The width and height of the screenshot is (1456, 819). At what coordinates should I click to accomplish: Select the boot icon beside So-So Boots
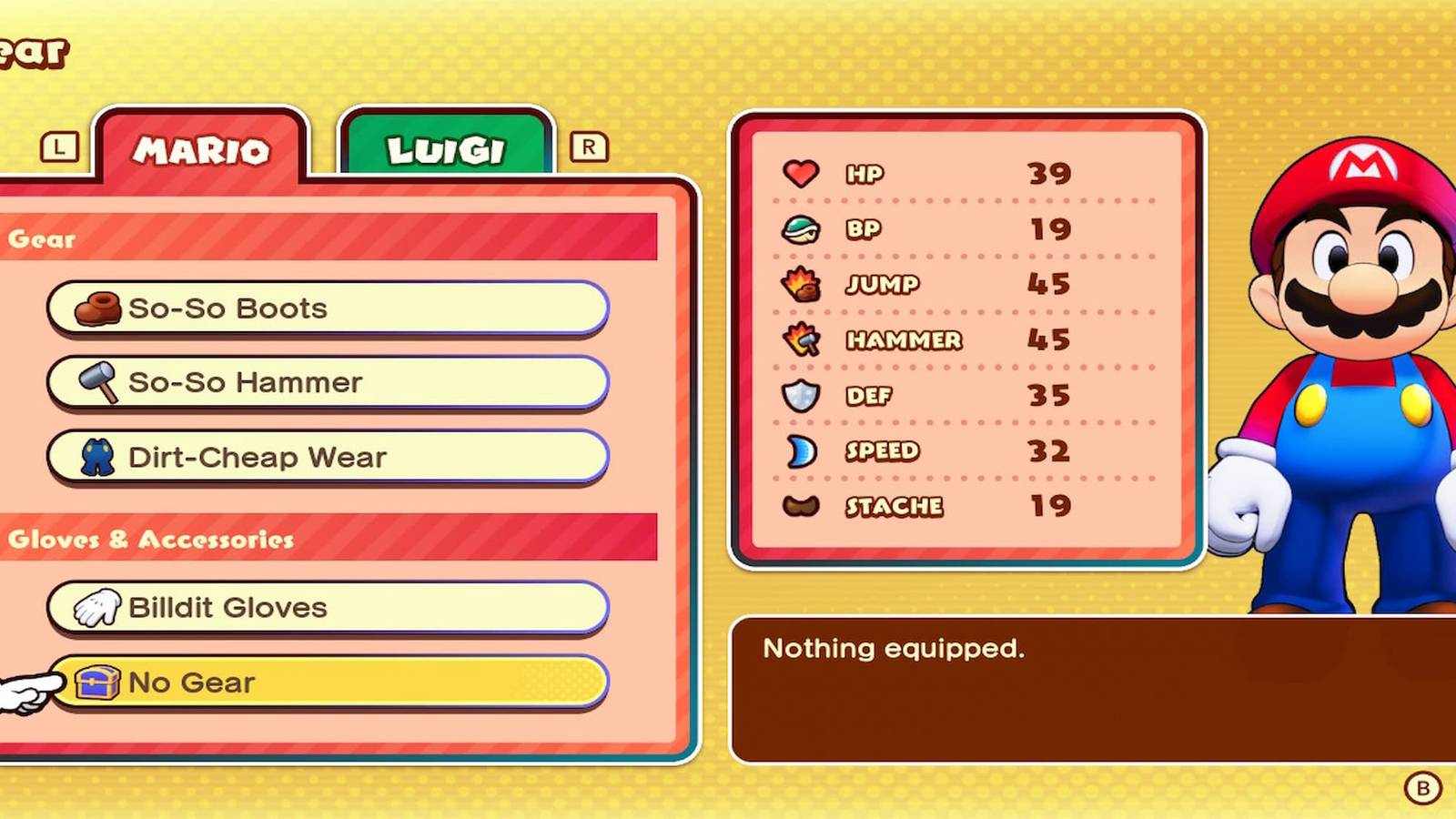(x=100, y=308)
